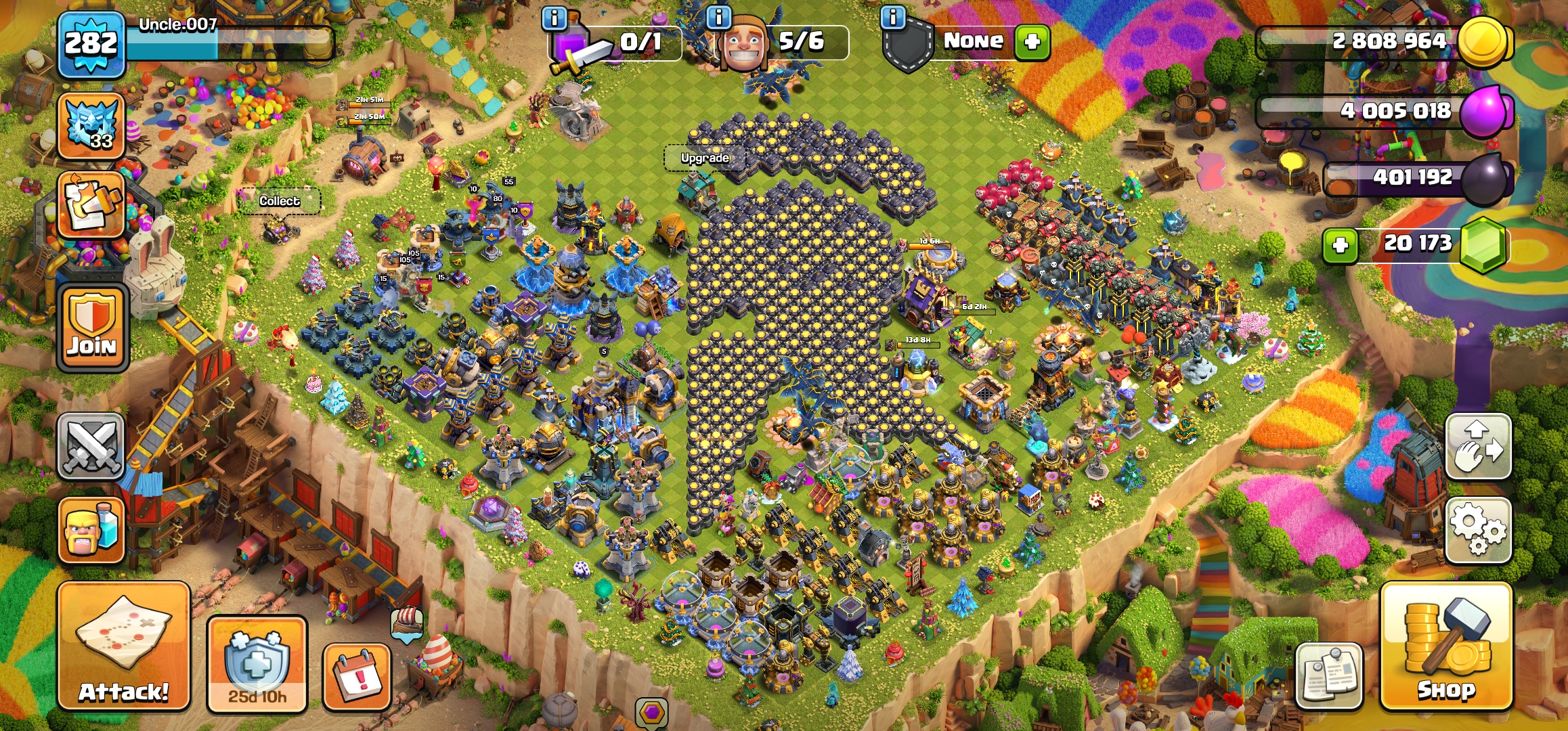1568x731 pixels.
Task: Open the crossed swords battle log
Action: coord(91,447)
